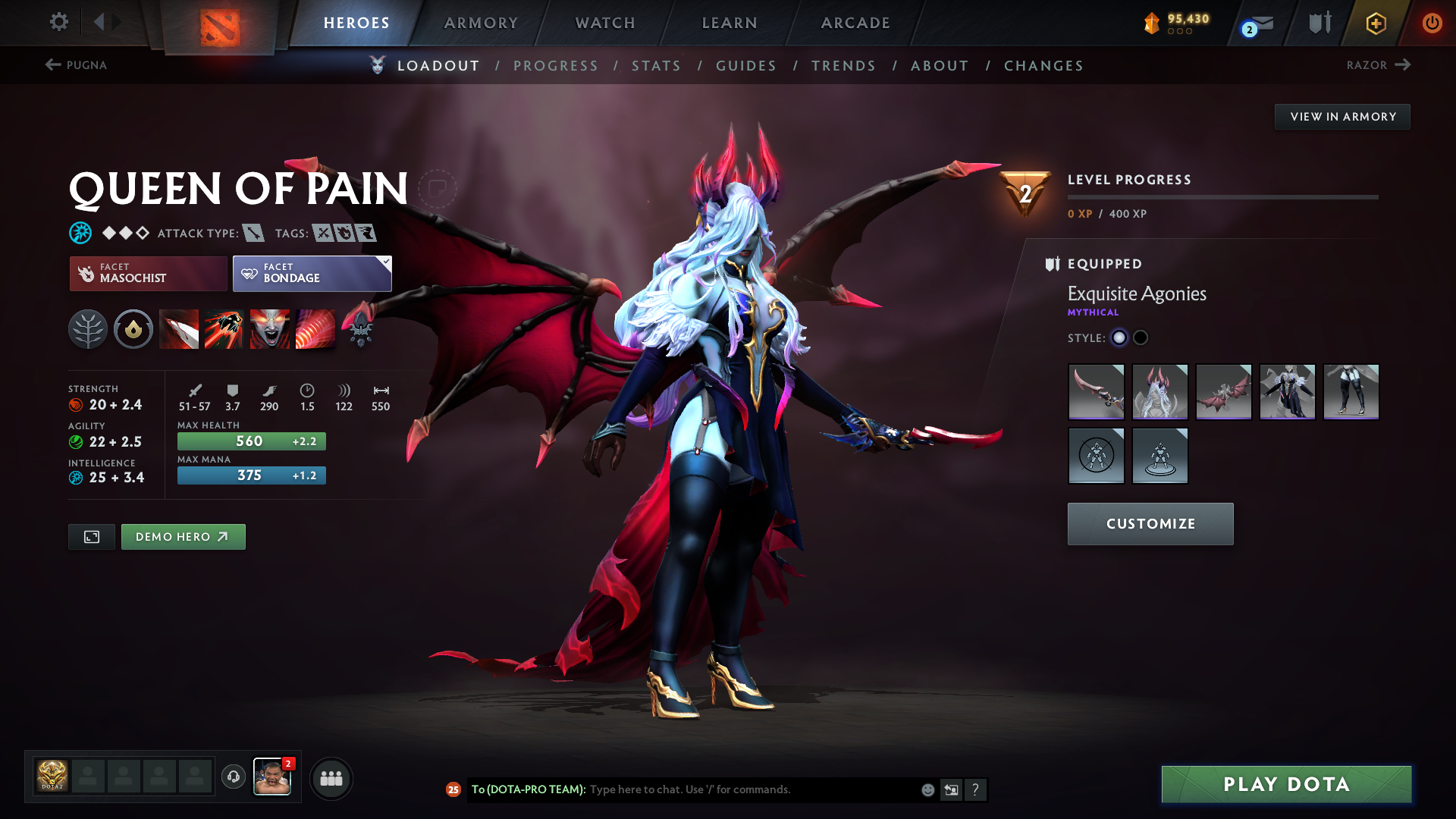Switch to the Watch tab

click(605, 23)
